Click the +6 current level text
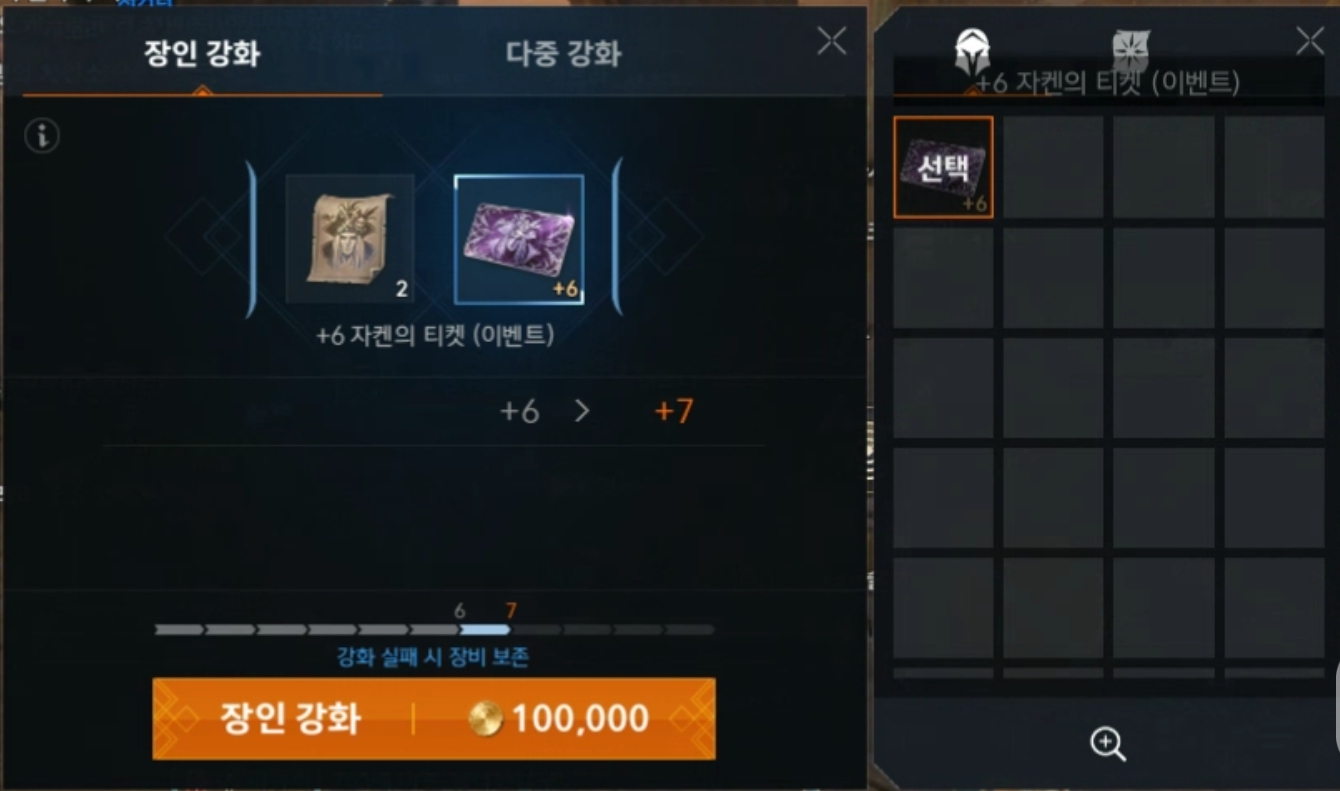 click(521, 412)
